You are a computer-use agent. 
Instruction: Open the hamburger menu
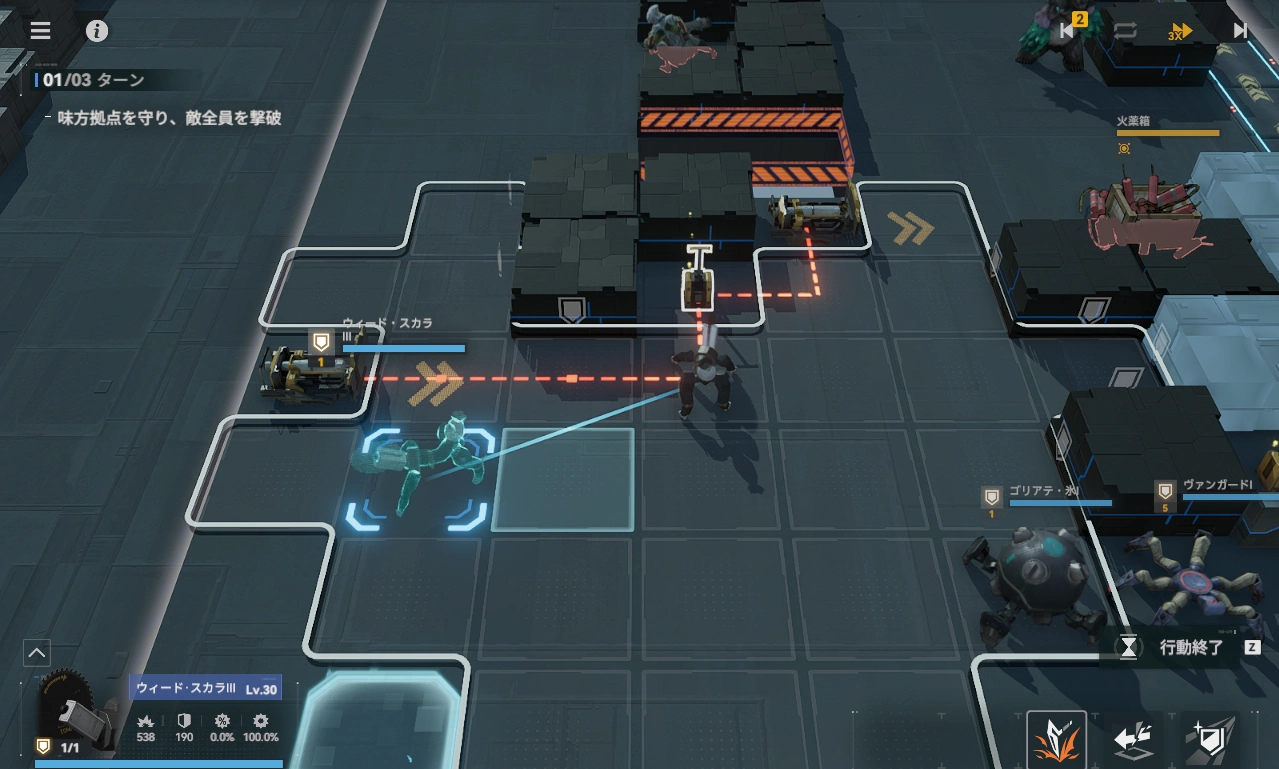pos(40,30)
